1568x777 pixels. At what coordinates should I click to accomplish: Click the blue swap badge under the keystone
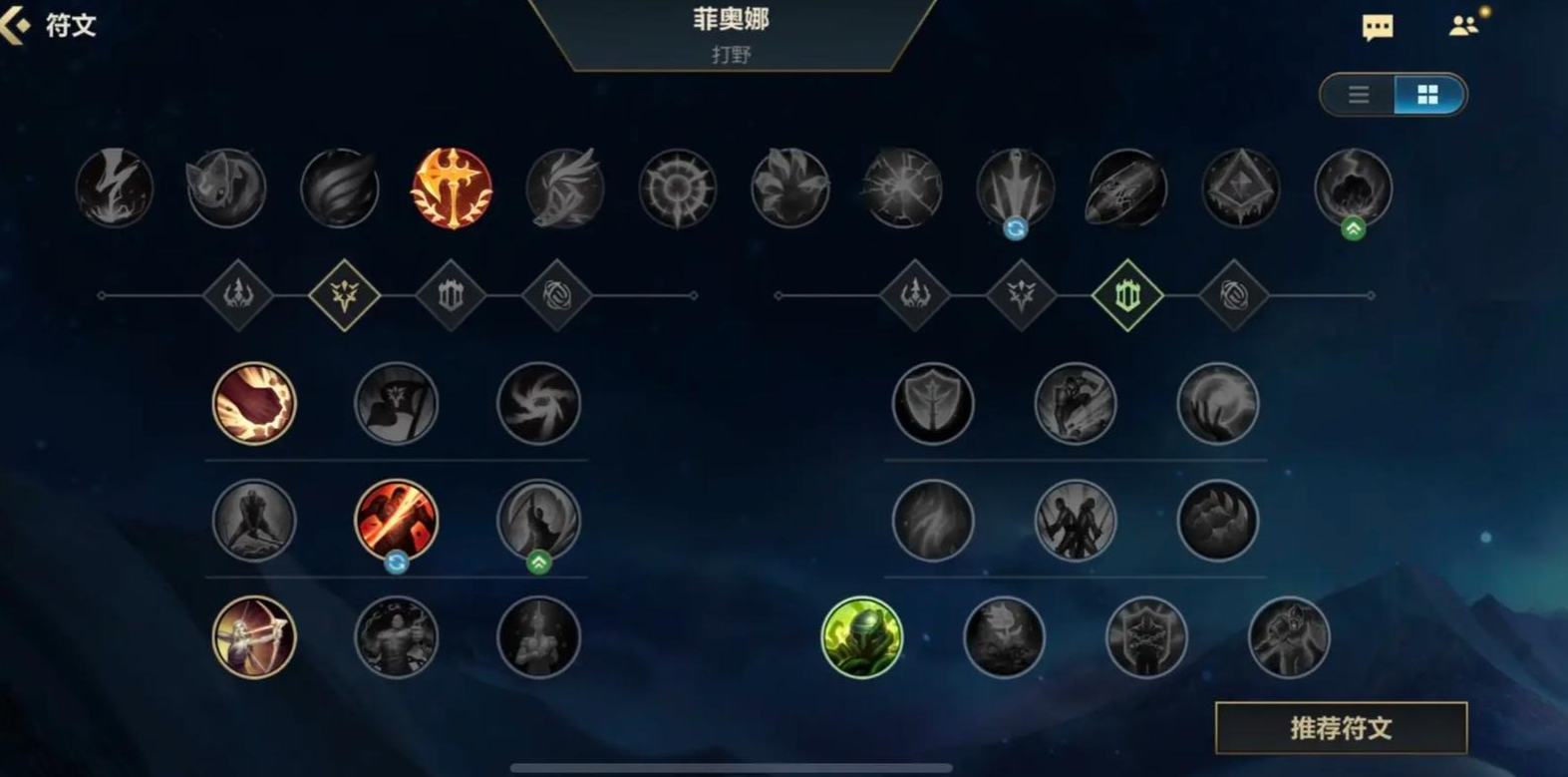pyautogui.click(x=1015, y=227)
